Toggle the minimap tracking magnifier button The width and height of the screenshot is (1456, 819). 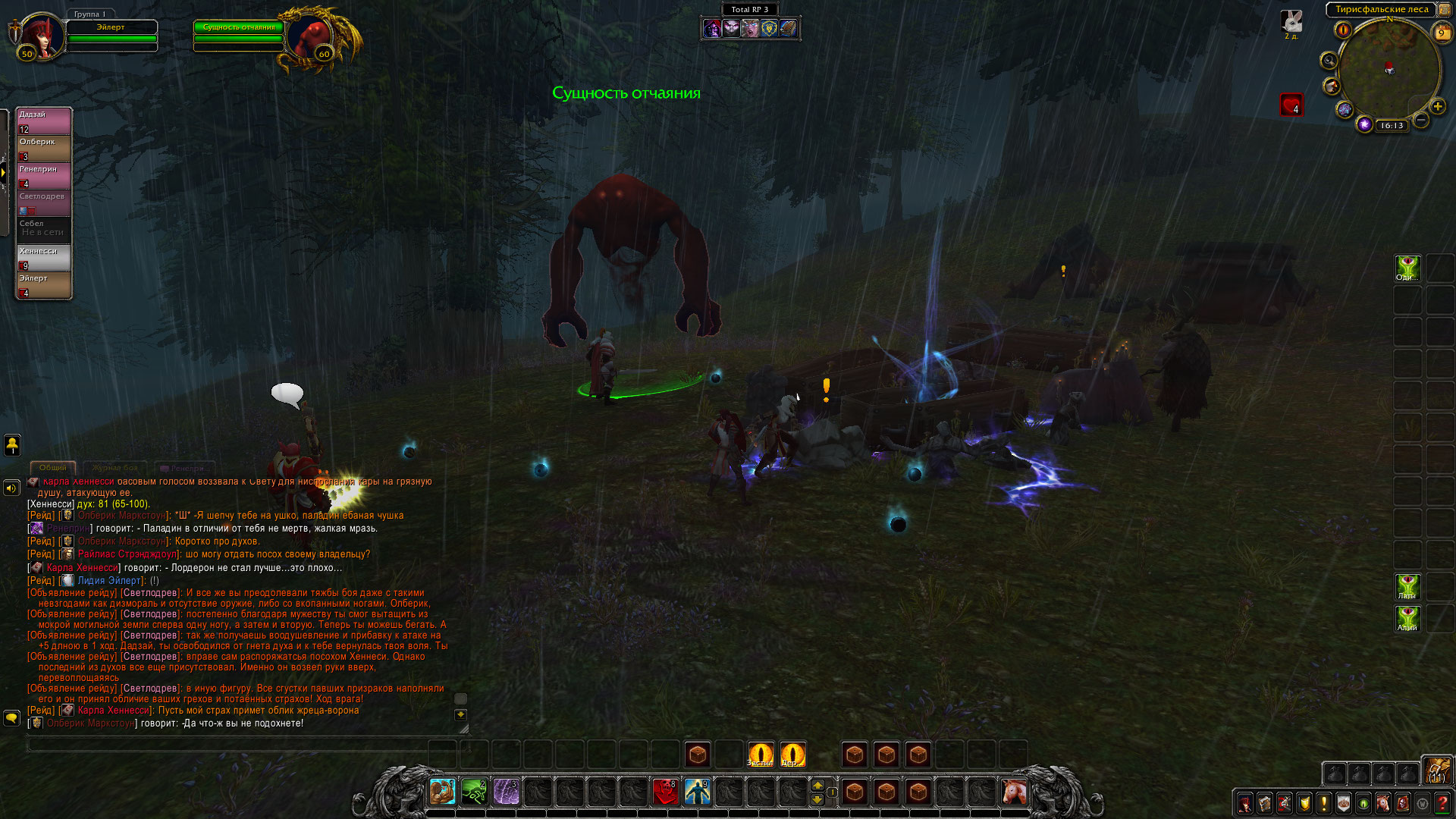(1329, 60)
